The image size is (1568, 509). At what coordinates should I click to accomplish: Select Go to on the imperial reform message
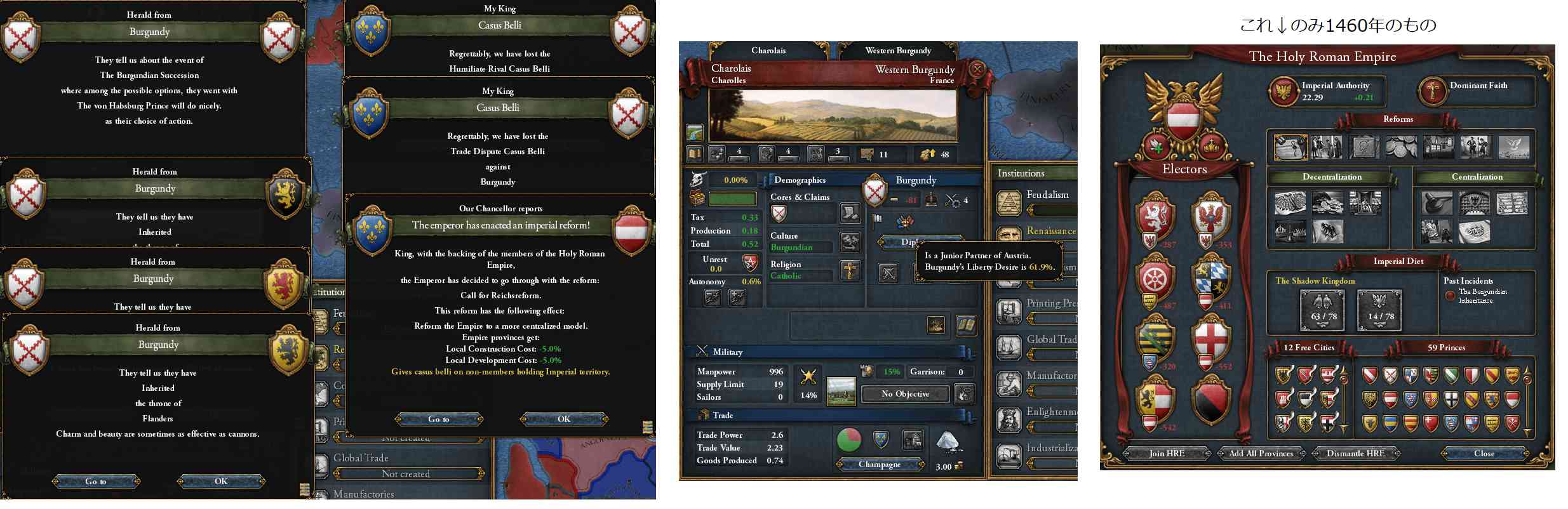439,419
